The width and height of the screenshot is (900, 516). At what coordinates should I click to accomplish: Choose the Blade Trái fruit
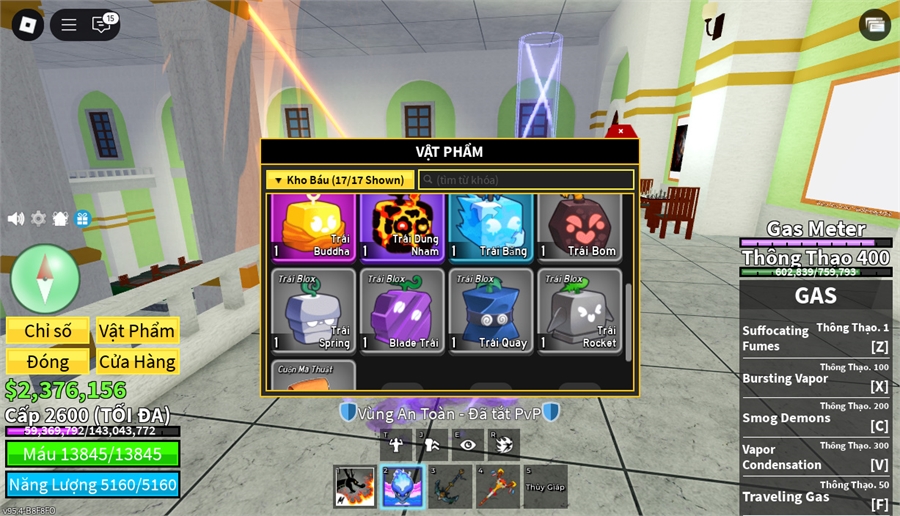401,310
